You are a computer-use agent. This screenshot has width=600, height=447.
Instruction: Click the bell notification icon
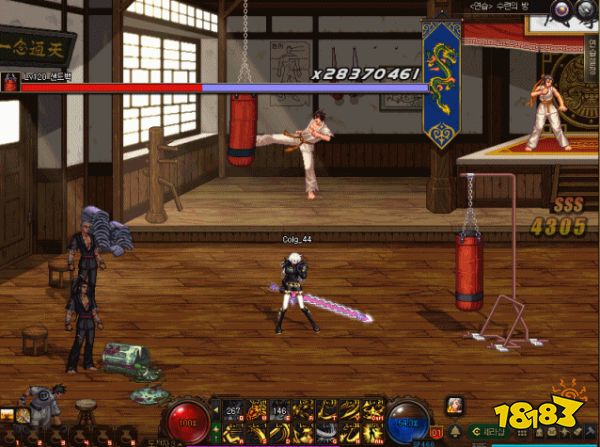455,431
